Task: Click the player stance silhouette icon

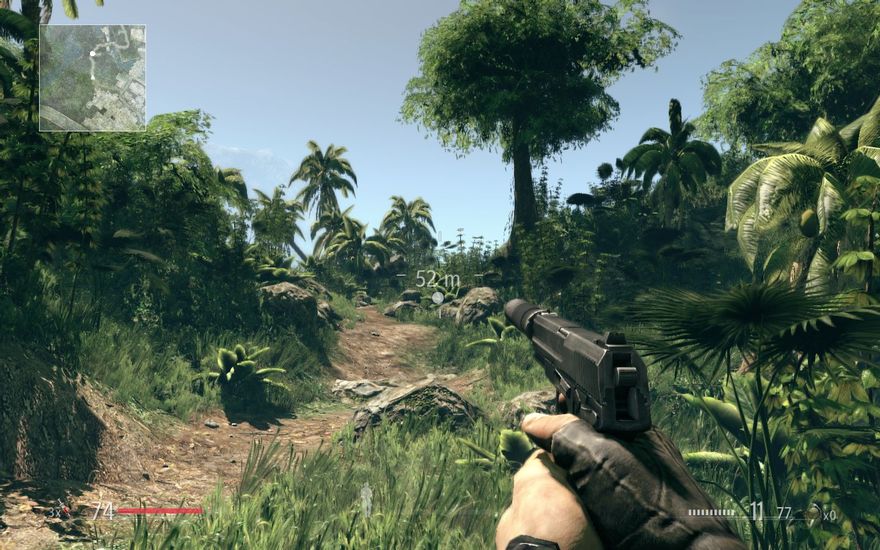Action: (x=366, y=498)
